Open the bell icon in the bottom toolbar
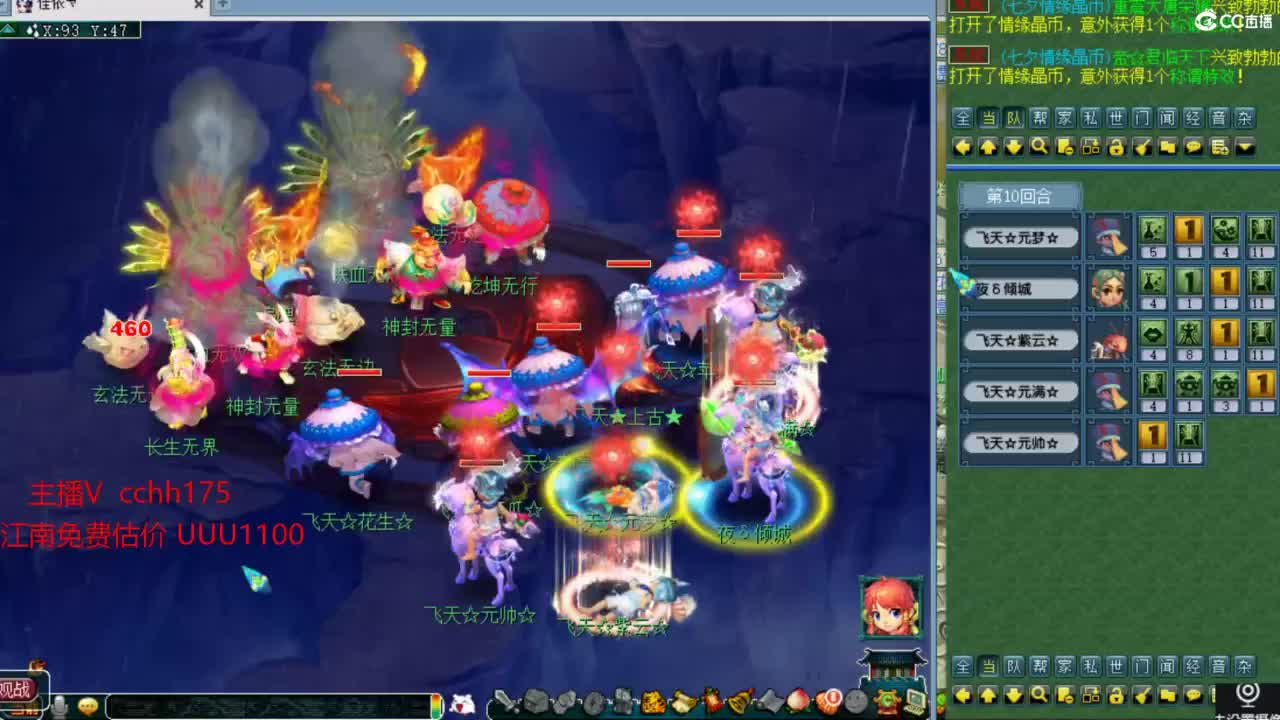Screen dimensions: 1280x720 point(738,703)
